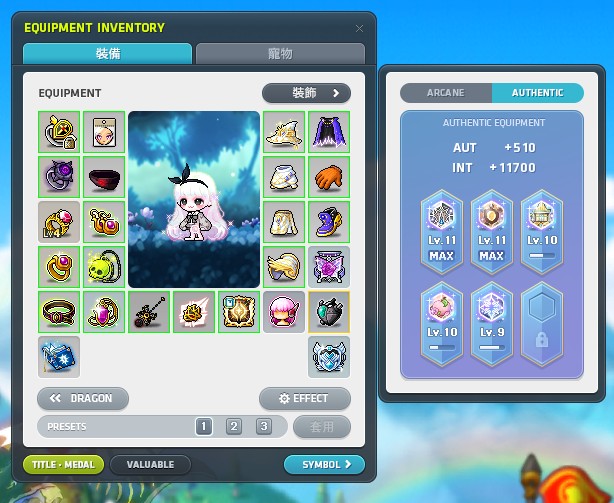This screenshot has height=503, width=614.
Task: Choose equipment preset 2
Action: [234, 427]
